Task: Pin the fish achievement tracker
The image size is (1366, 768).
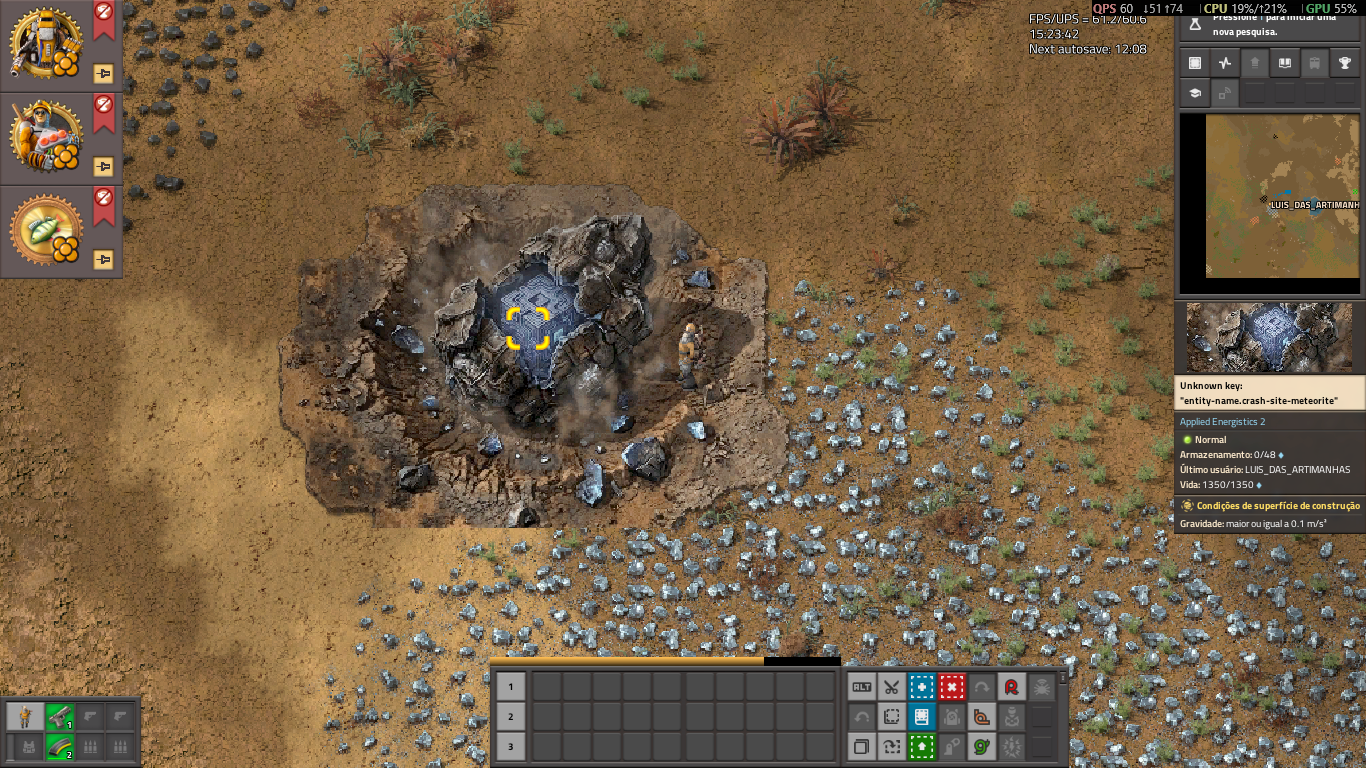Action: (x=103, y=259)
